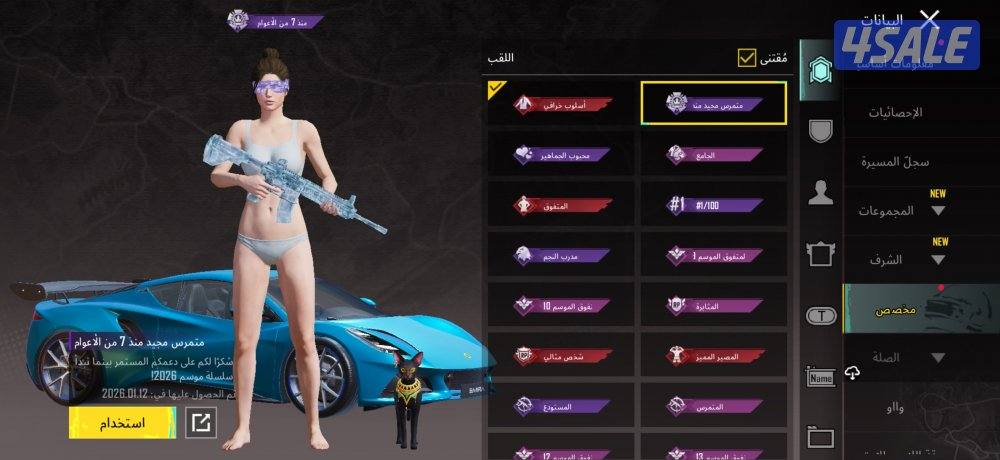Select the المستودع title
The width and height of the screenshot is (1000, 460).
point(561,405)
